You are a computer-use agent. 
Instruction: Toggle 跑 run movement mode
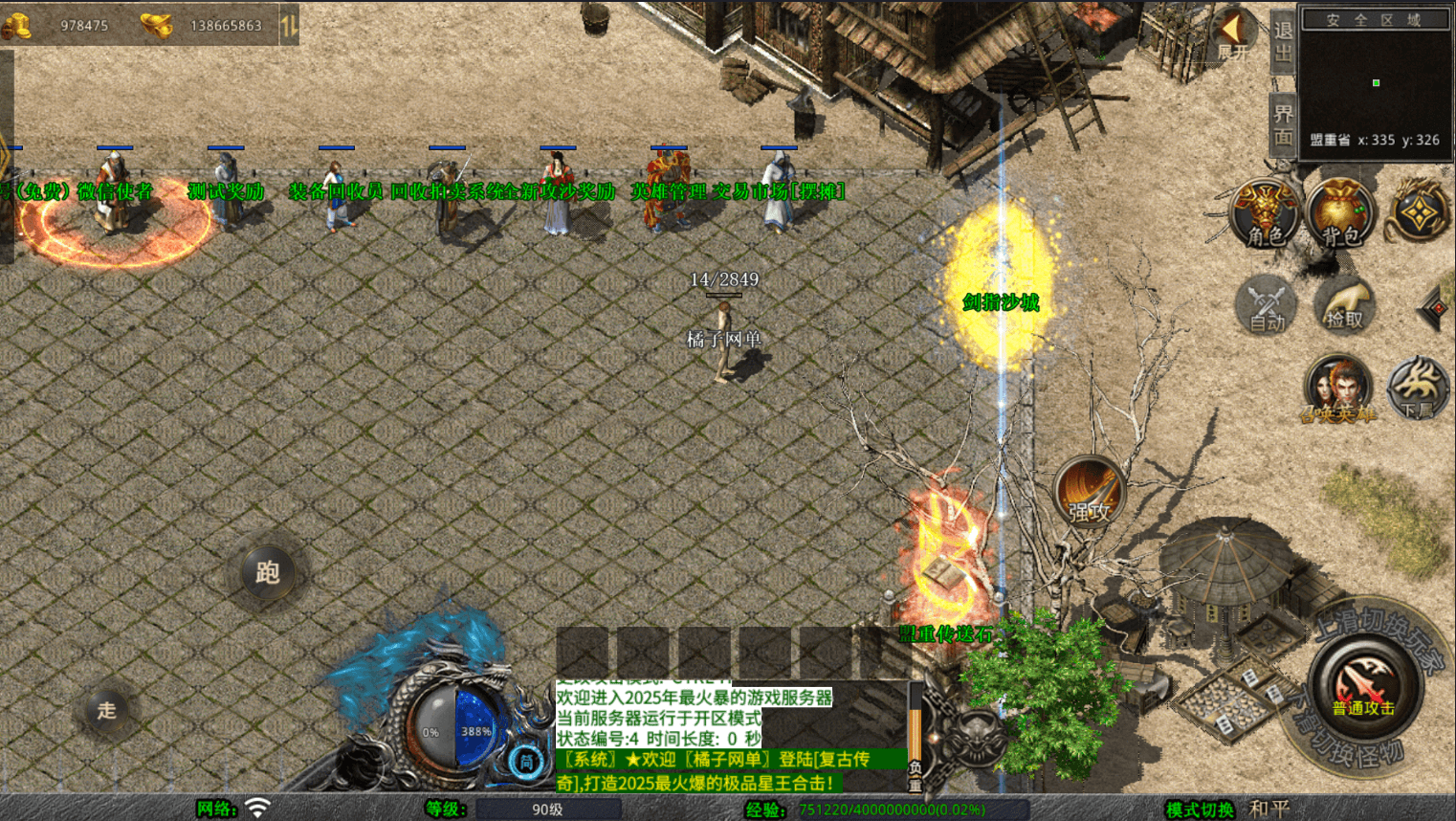click(x=266, y=571)
